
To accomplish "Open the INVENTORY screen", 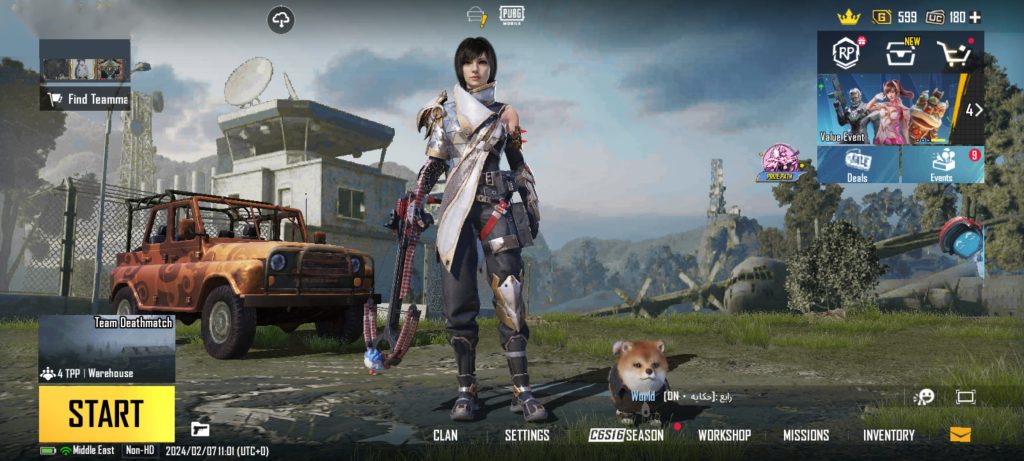I will [x=888, y=435].
